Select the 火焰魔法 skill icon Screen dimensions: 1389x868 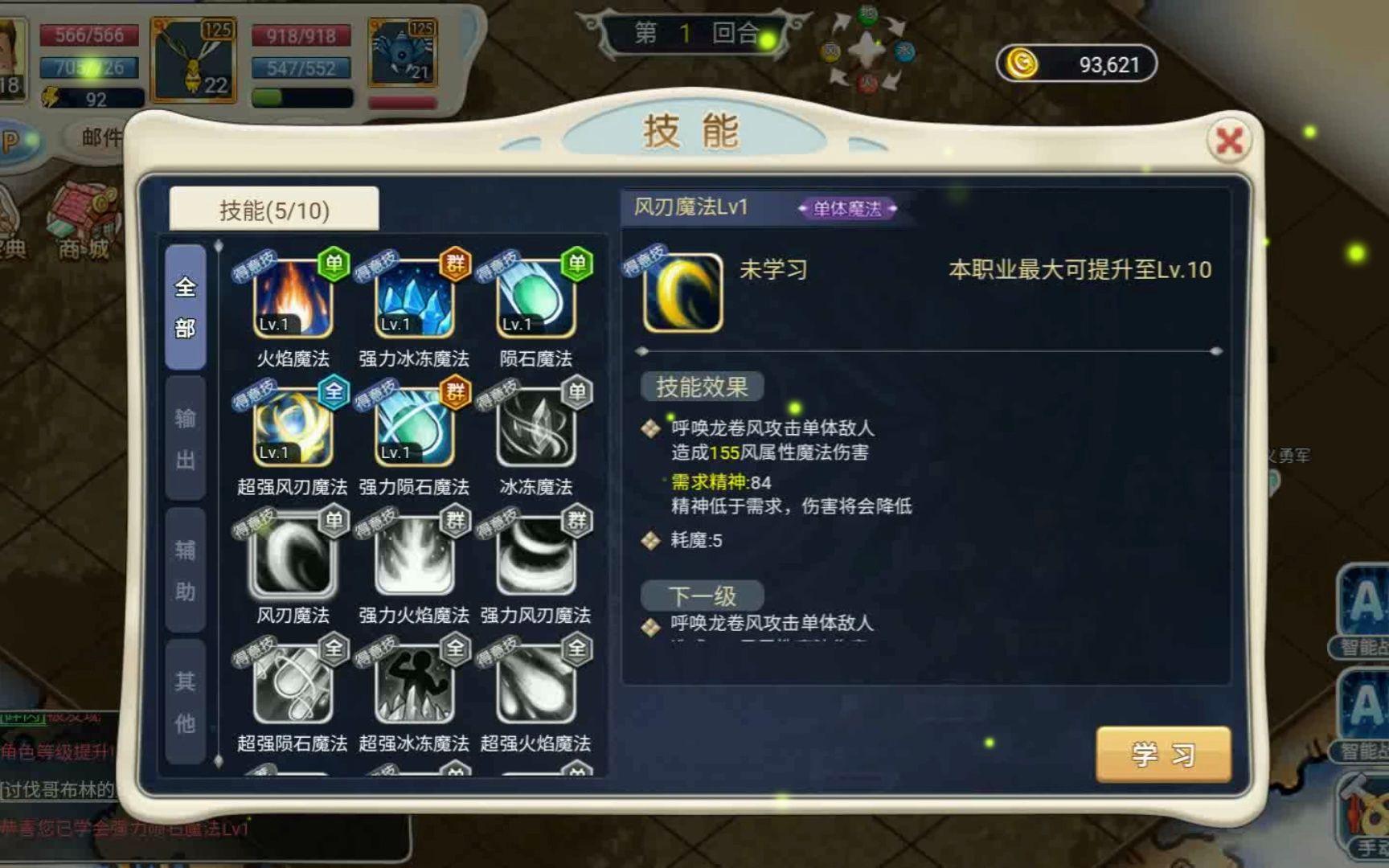point(293,299)
